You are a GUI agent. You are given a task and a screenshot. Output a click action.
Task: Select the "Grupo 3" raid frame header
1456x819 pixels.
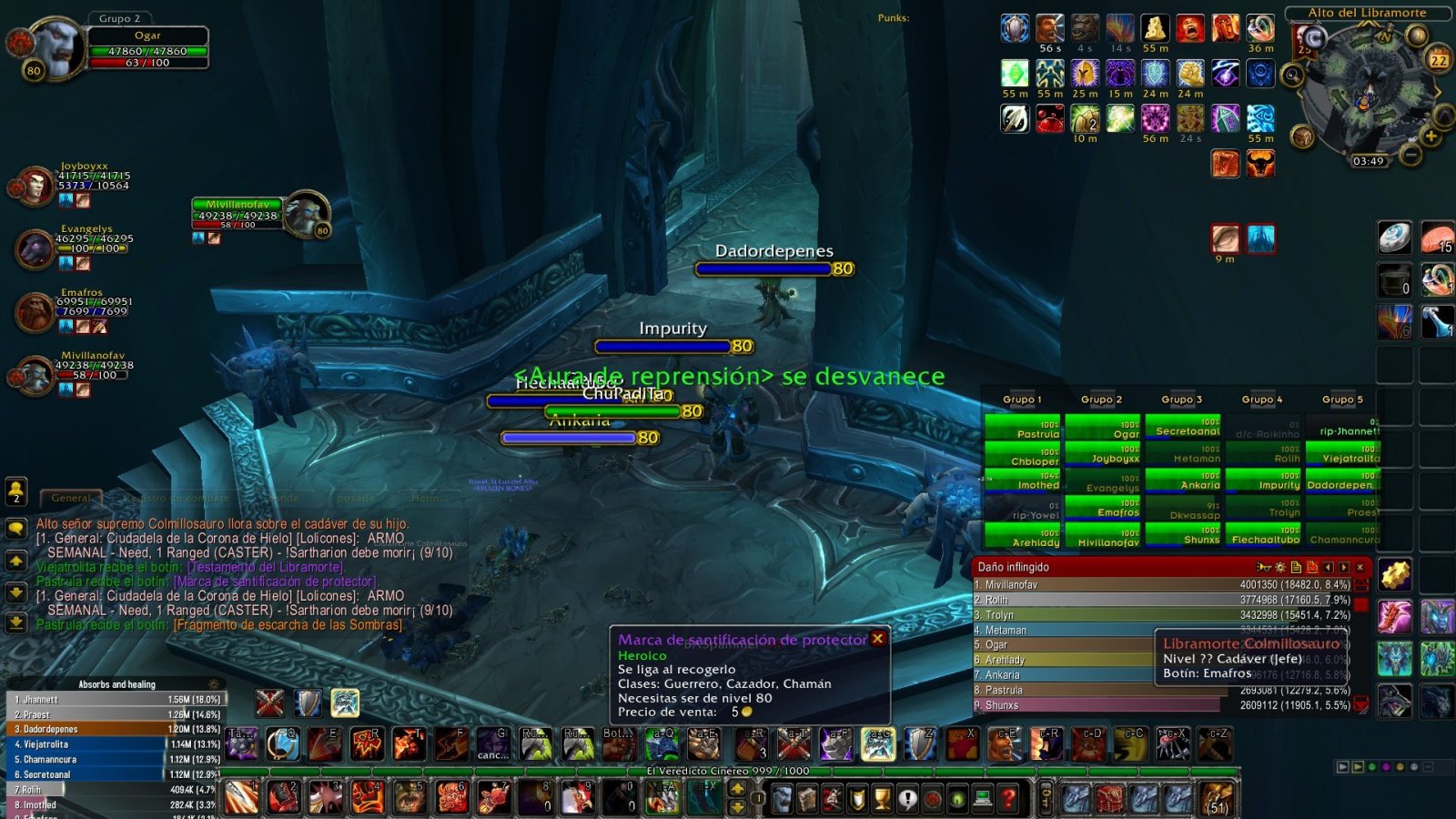point(1180,399)
